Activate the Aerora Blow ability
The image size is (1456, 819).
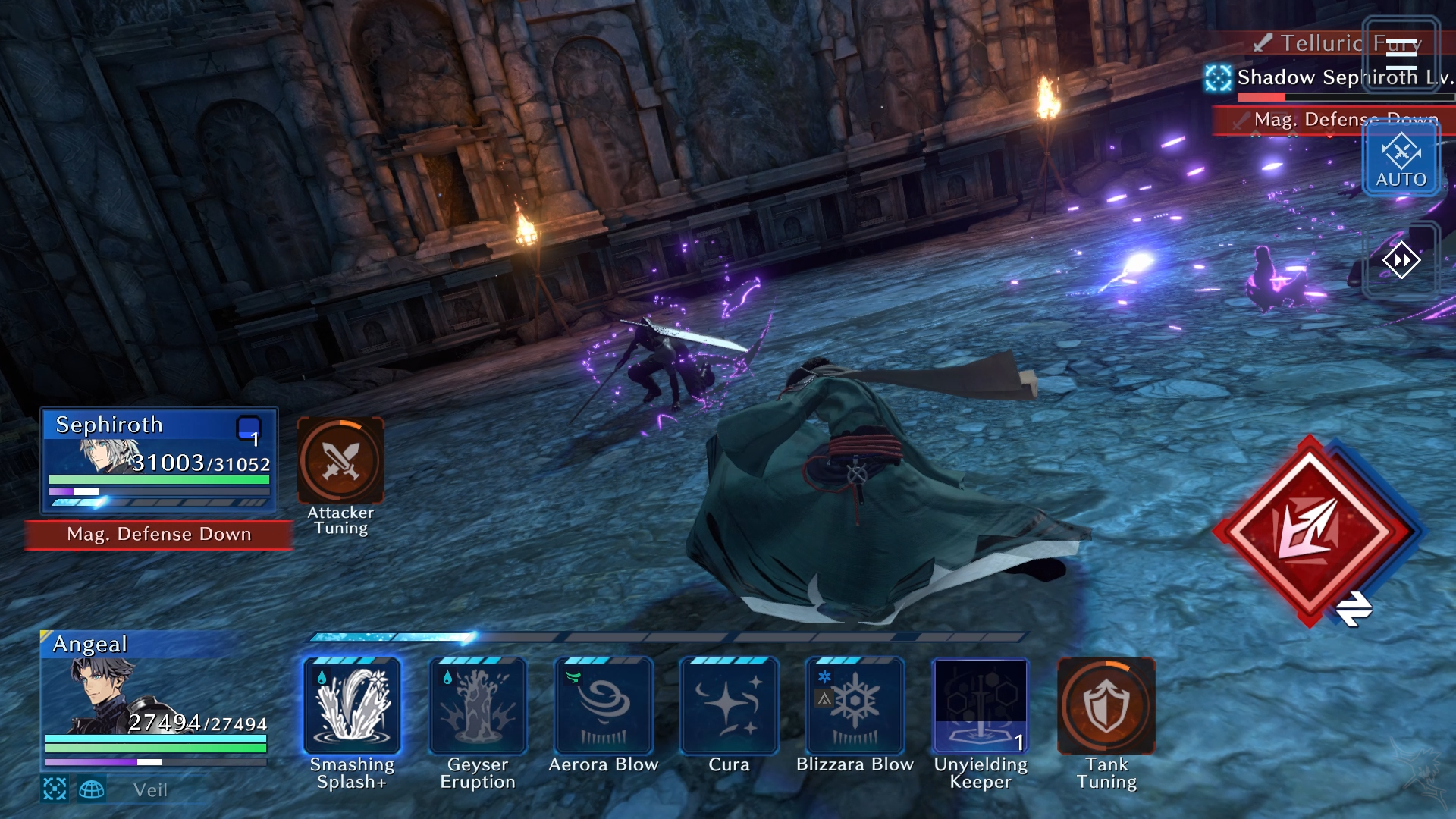604,706
